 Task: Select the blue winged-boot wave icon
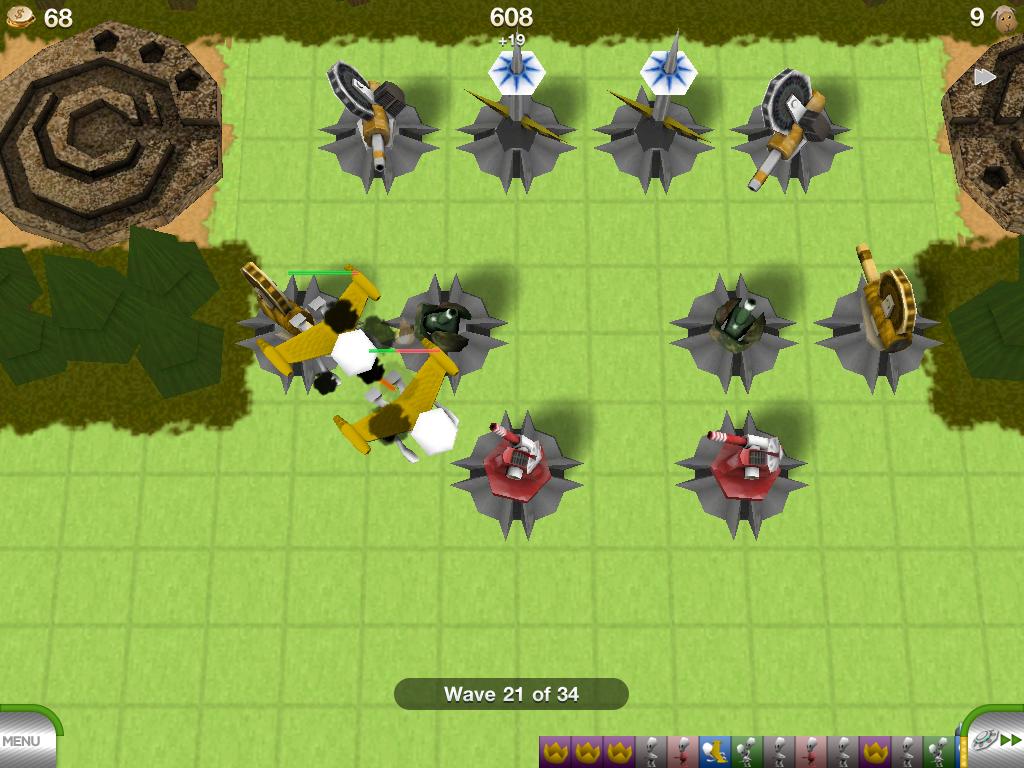714,751
